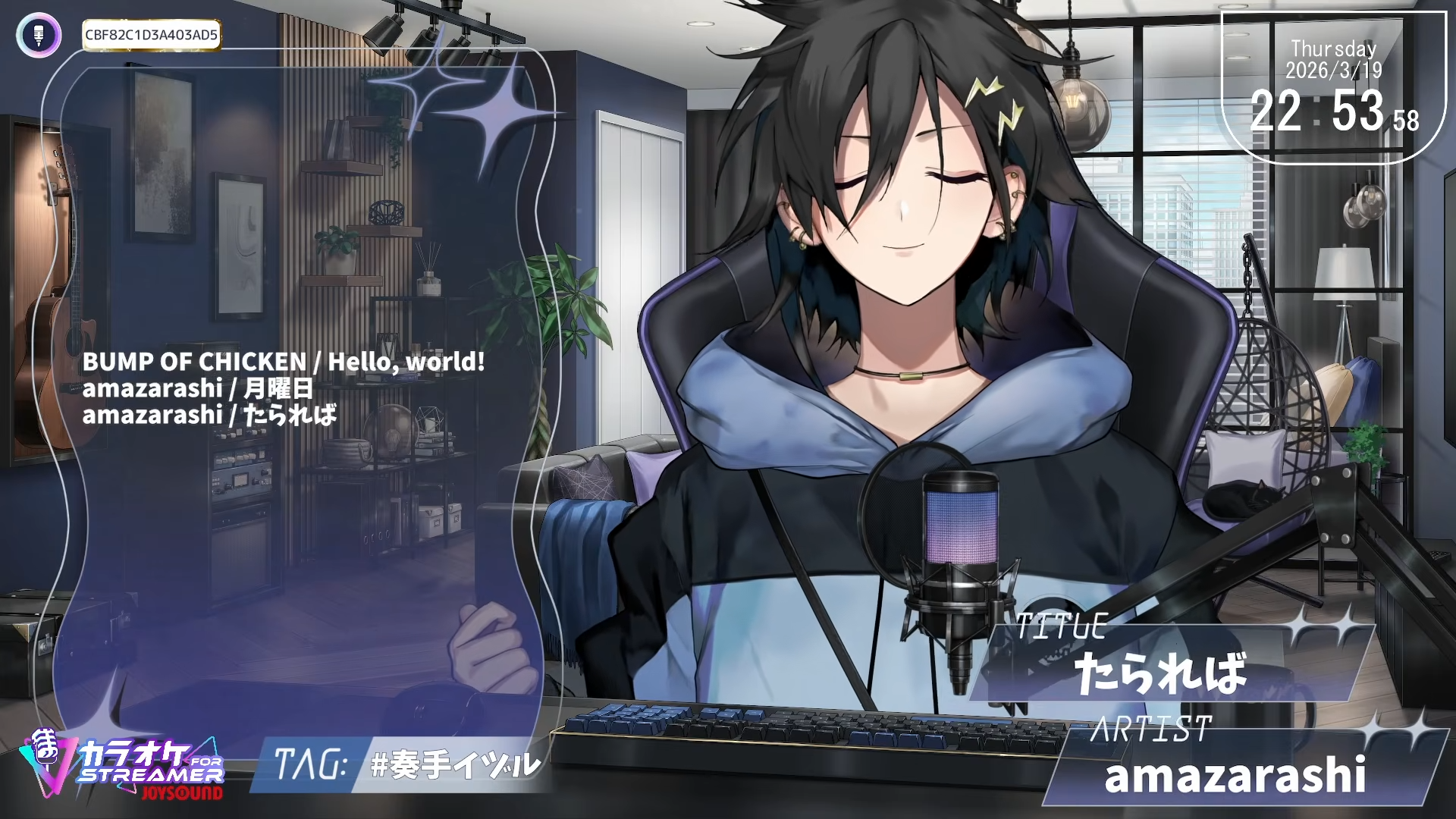The image size is (1456, 819).
Task: Pick the amazarashi たられば queue entry
Action: pos(209,415)
